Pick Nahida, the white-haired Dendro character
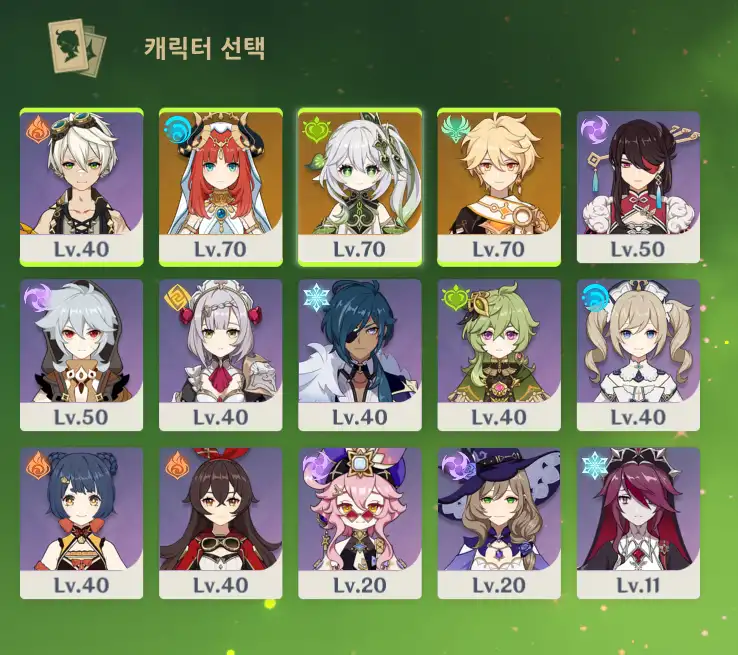738x655 pixels. 360,186
